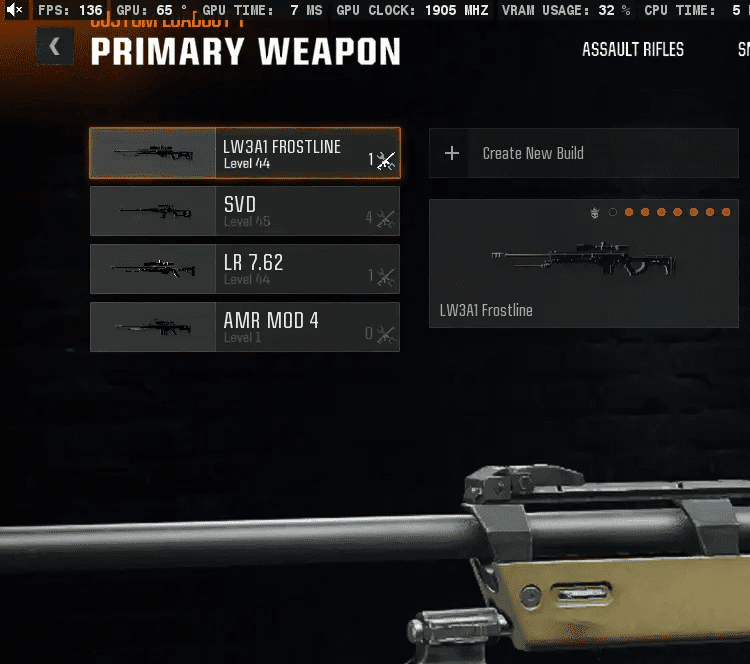
Task: Click the muted speaker overlay icon
Action: click(x=15, y=10)
